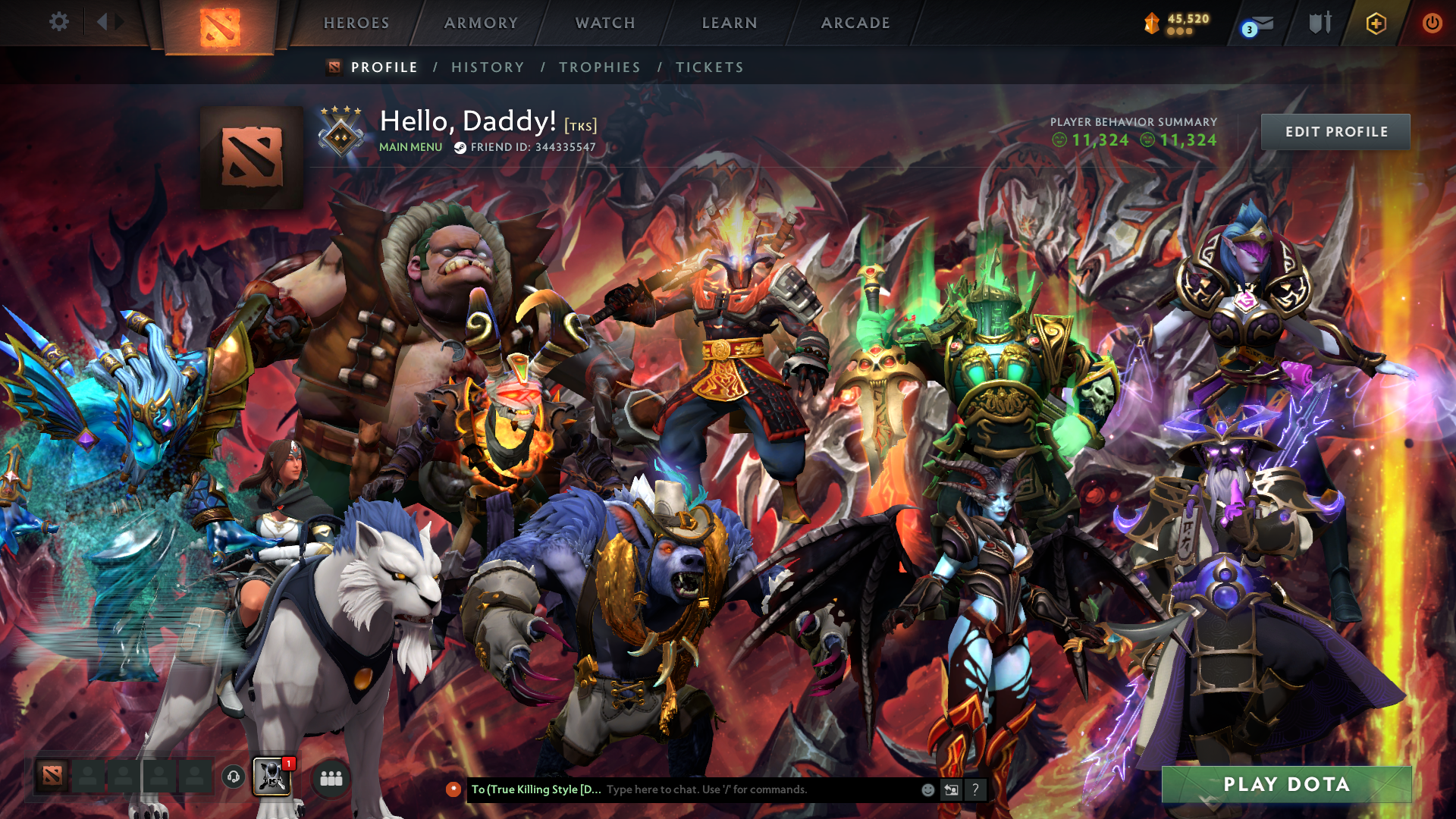1456x819 pixels.
Task: Switch to the TROPHIES tab
Action: click(x=599, y=67)
